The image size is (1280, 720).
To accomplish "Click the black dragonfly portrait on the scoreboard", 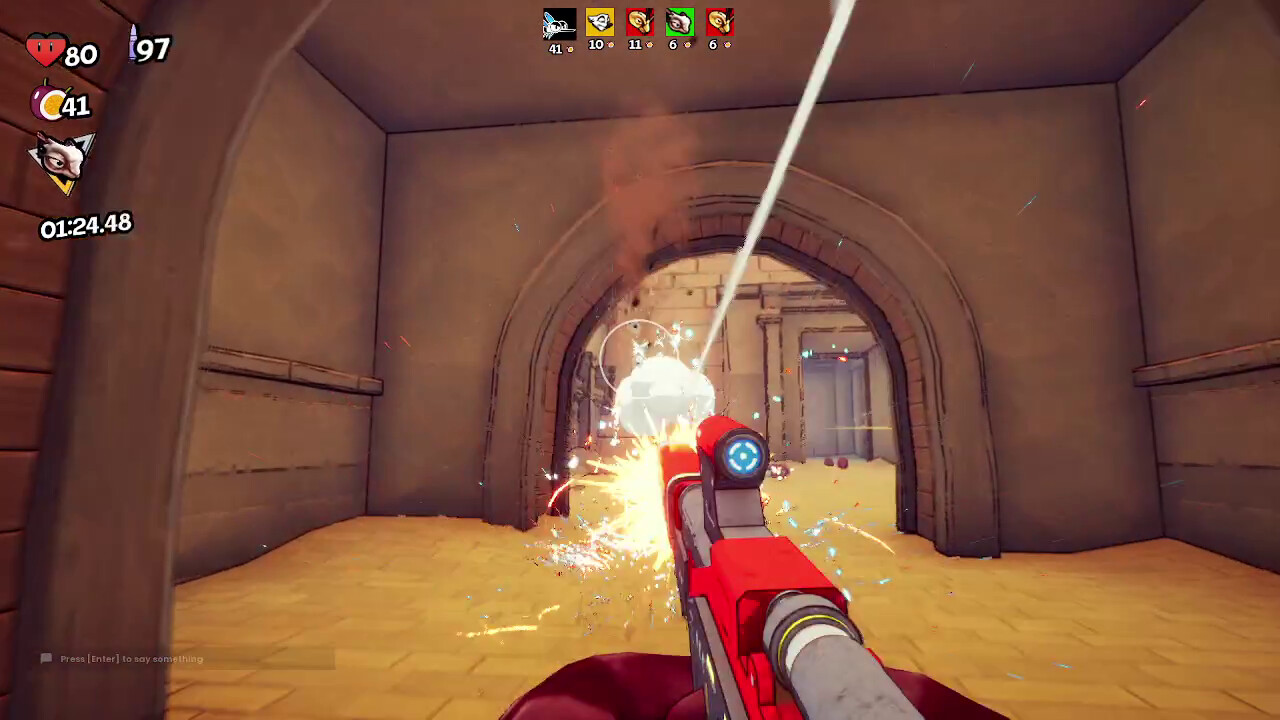I will (560, 22).
